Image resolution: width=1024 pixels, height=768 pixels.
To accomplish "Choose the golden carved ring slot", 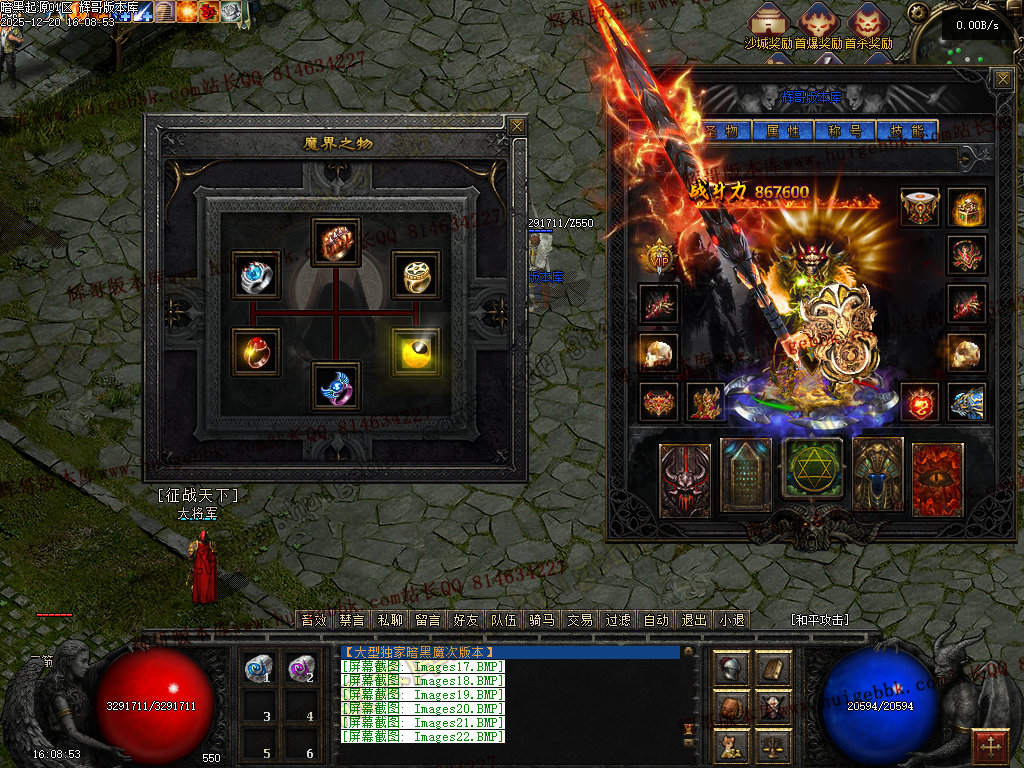I will 416,275.
